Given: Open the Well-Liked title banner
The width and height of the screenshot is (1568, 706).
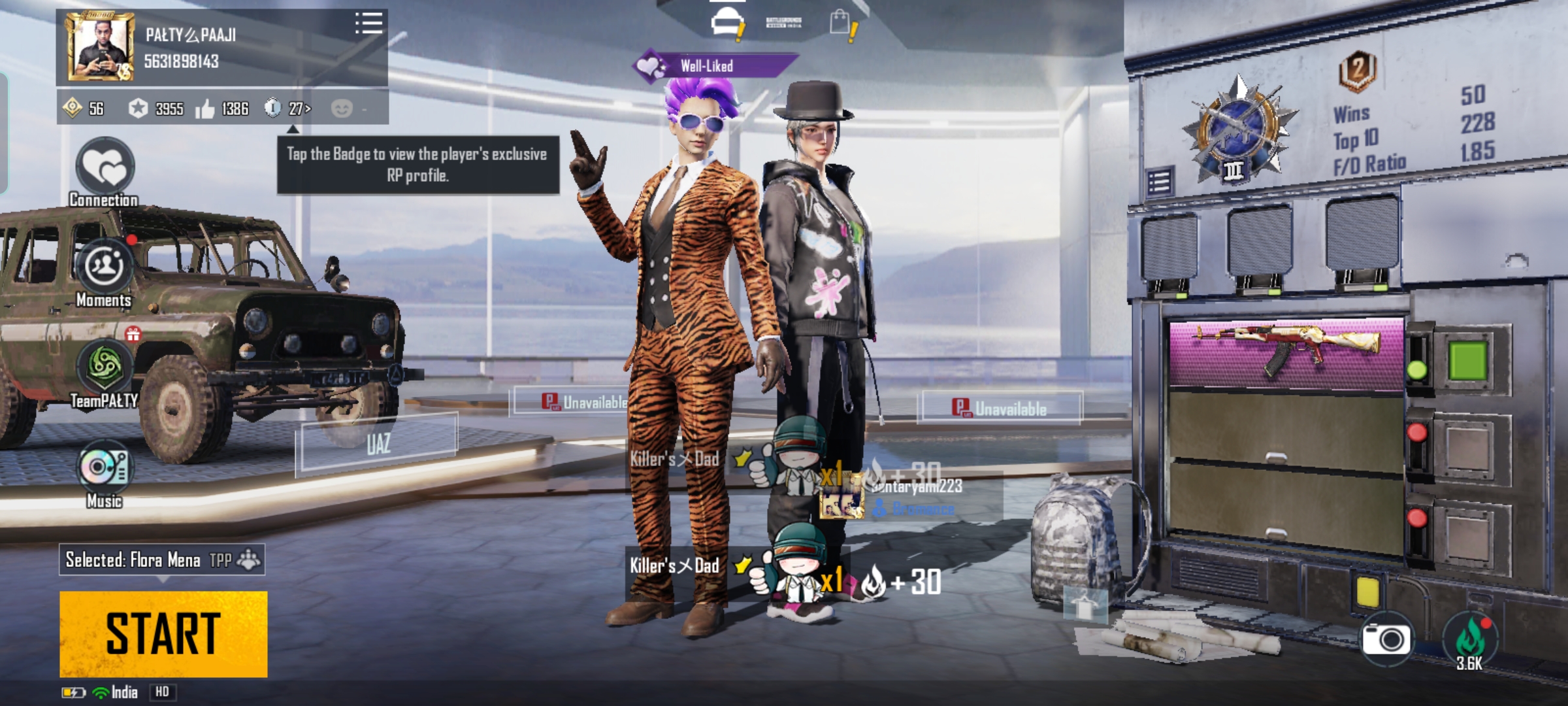Looking at the screenshot, I should (715, 65).
